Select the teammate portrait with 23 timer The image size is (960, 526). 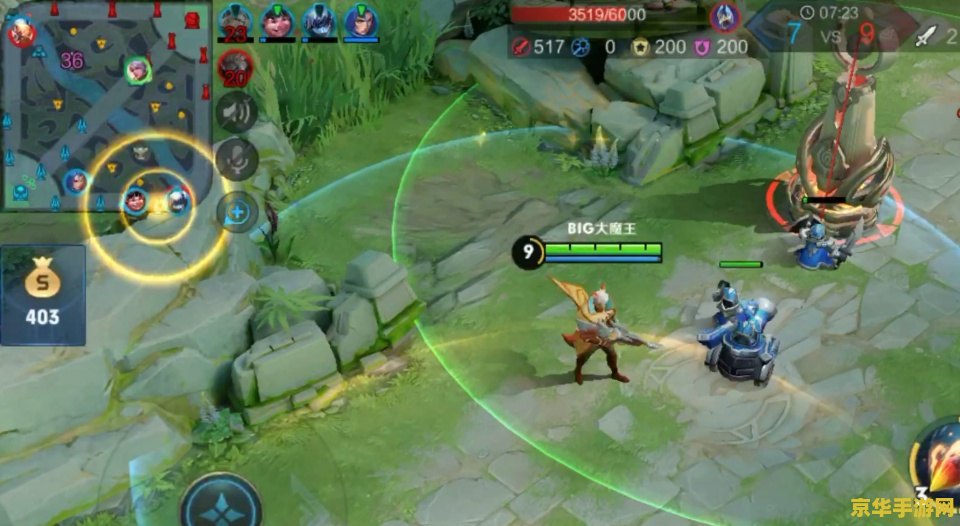click(234, 20)
